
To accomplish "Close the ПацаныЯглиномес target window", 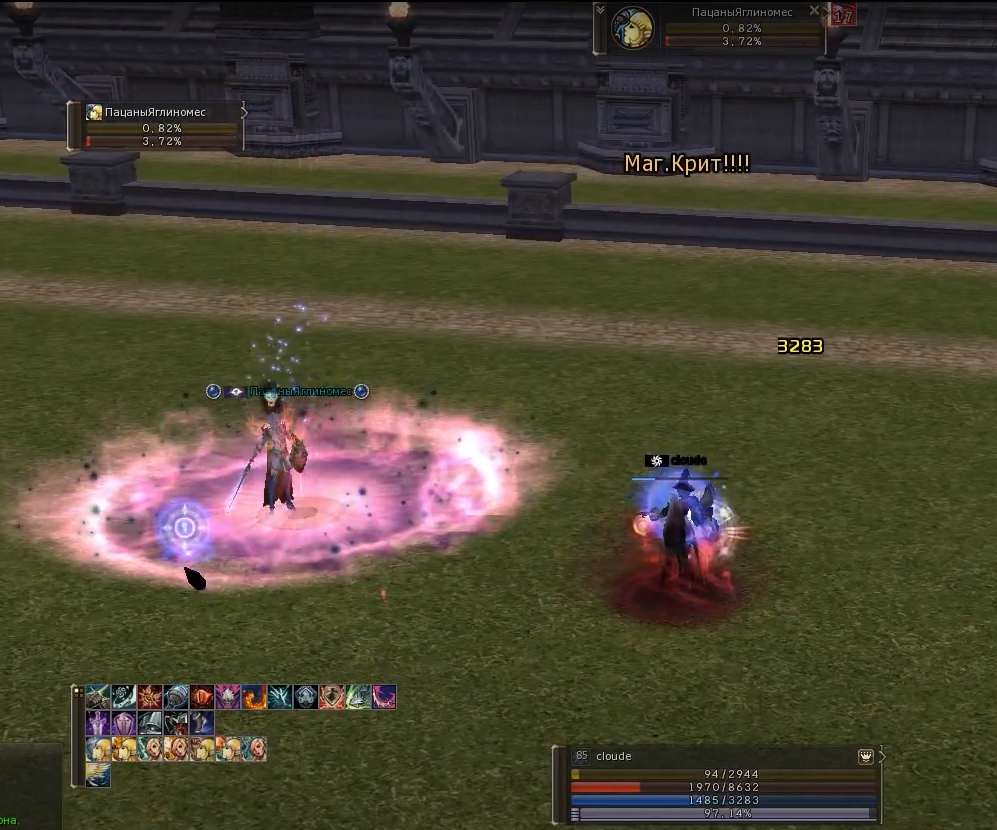I will coord(814,11).
